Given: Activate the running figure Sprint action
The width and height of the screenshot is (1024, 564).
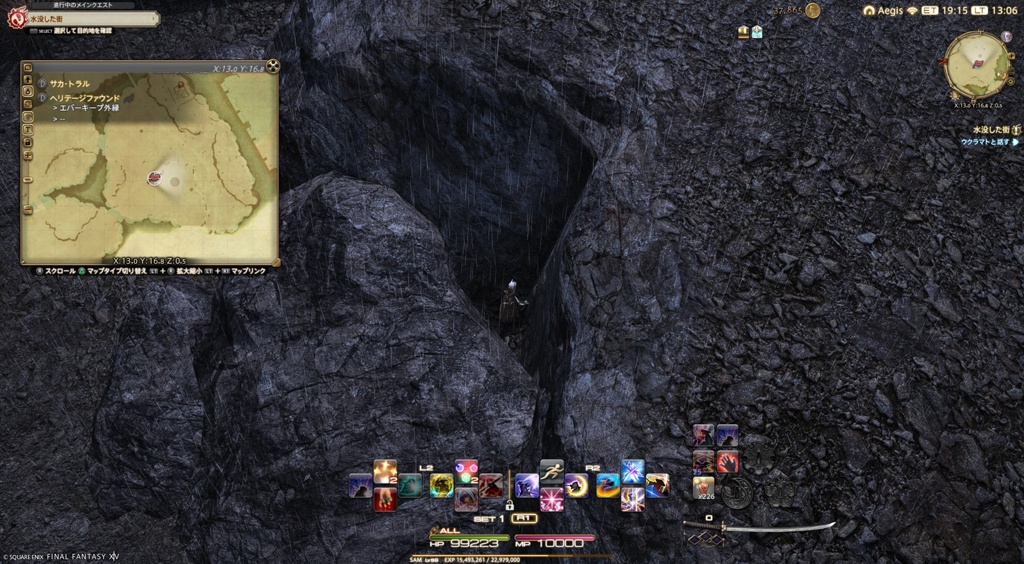Looking at the screenshot, I should tap(552, 470).
